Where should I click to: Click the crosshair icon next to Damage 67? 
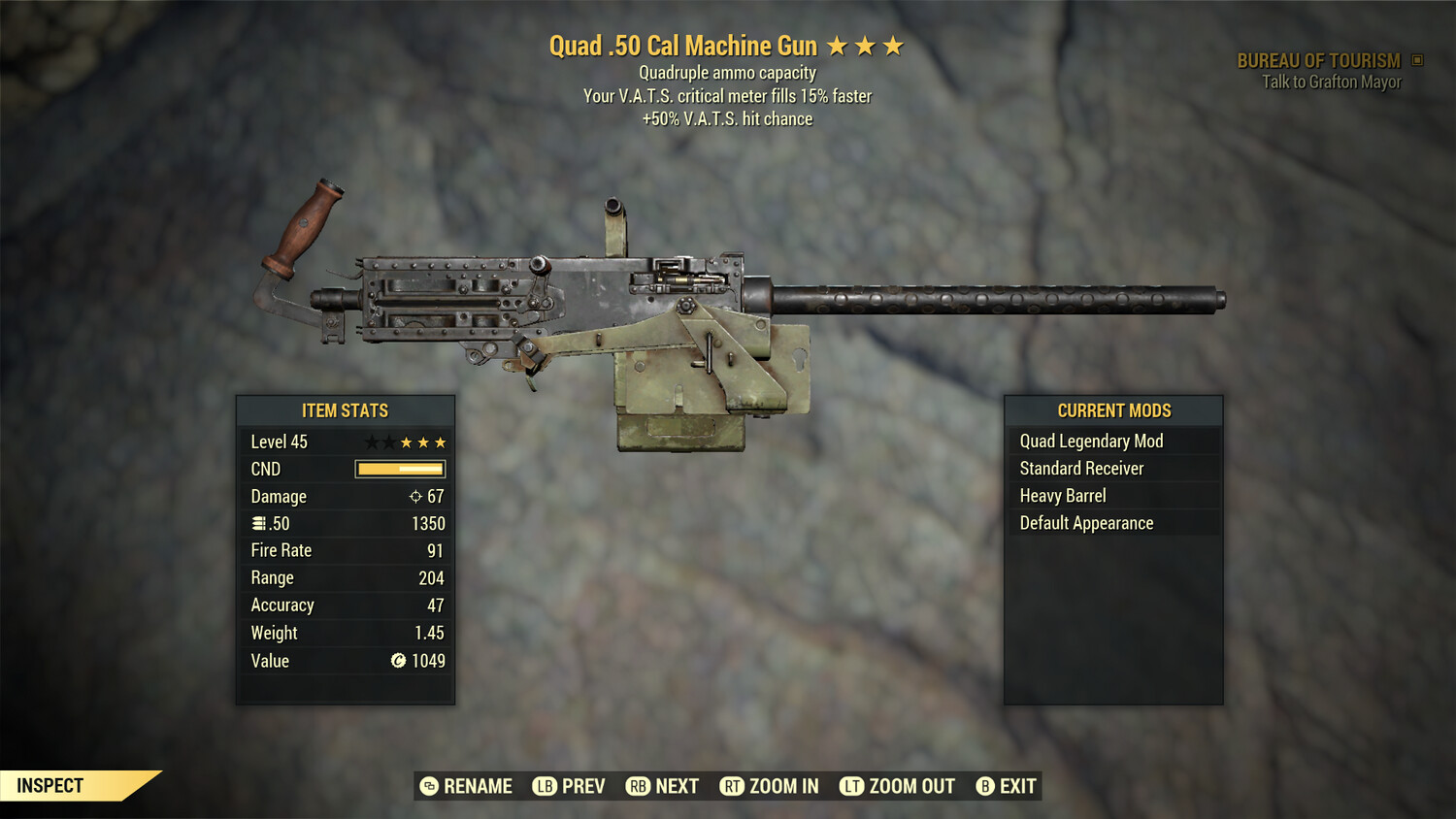414,495
